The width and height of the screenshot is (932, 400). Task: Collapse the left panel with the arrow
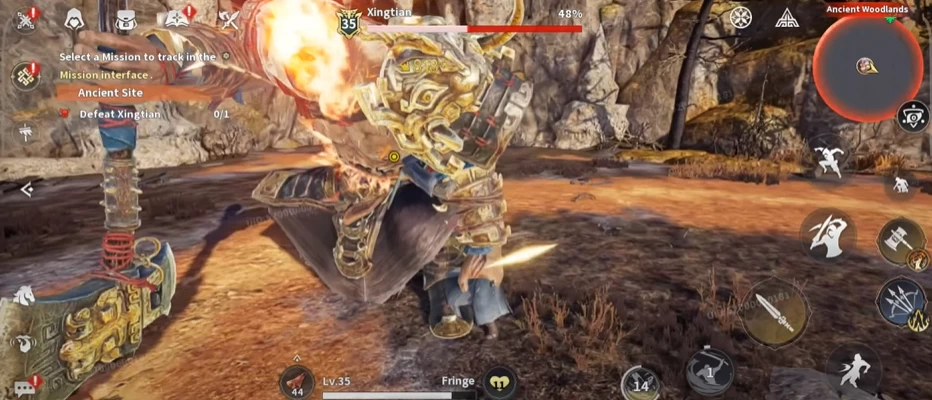[26, 188]
